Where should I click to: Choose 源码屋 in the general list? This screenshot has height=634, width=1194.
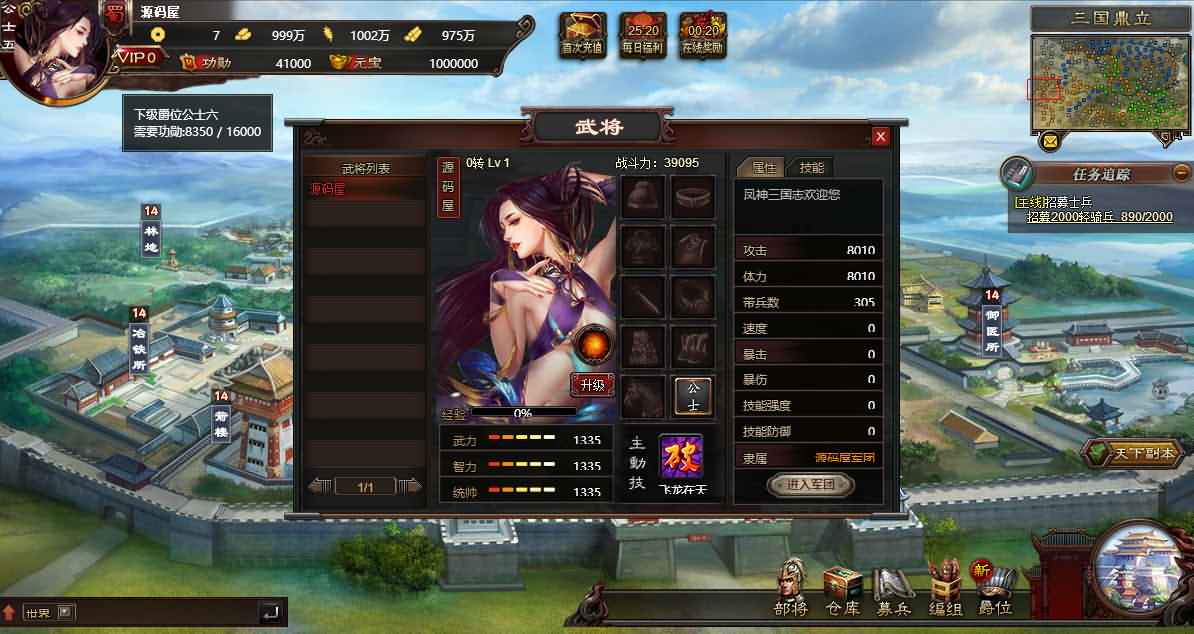point(365,189)
